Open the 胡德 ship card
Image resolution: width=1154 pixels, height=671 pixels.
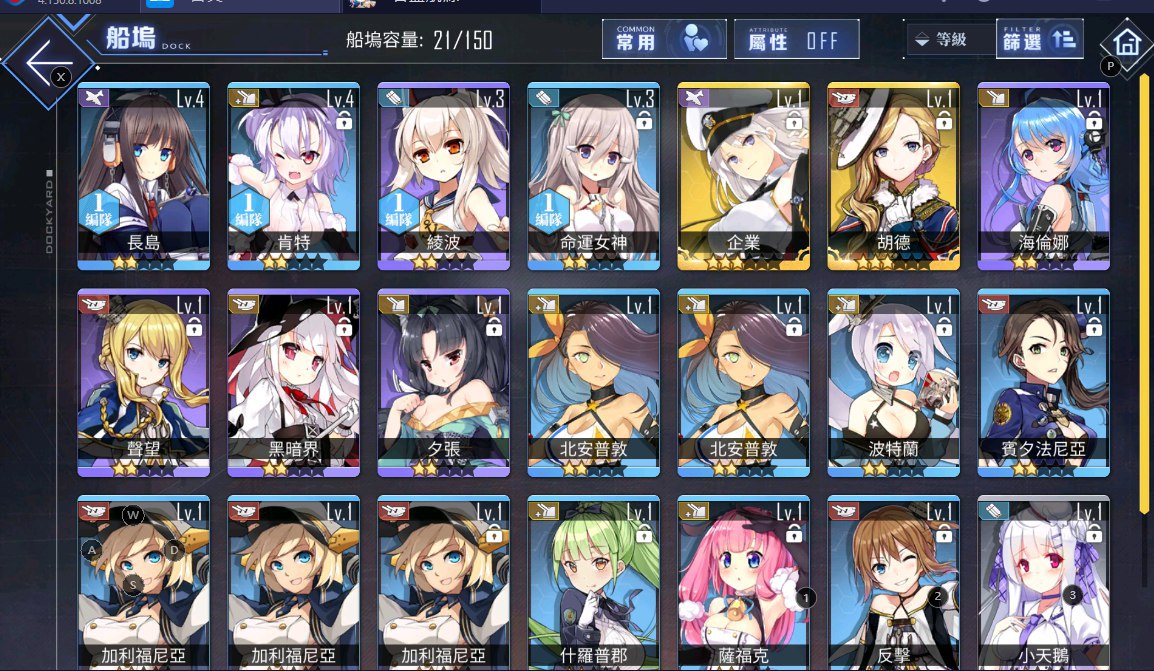tap(894, 175)
